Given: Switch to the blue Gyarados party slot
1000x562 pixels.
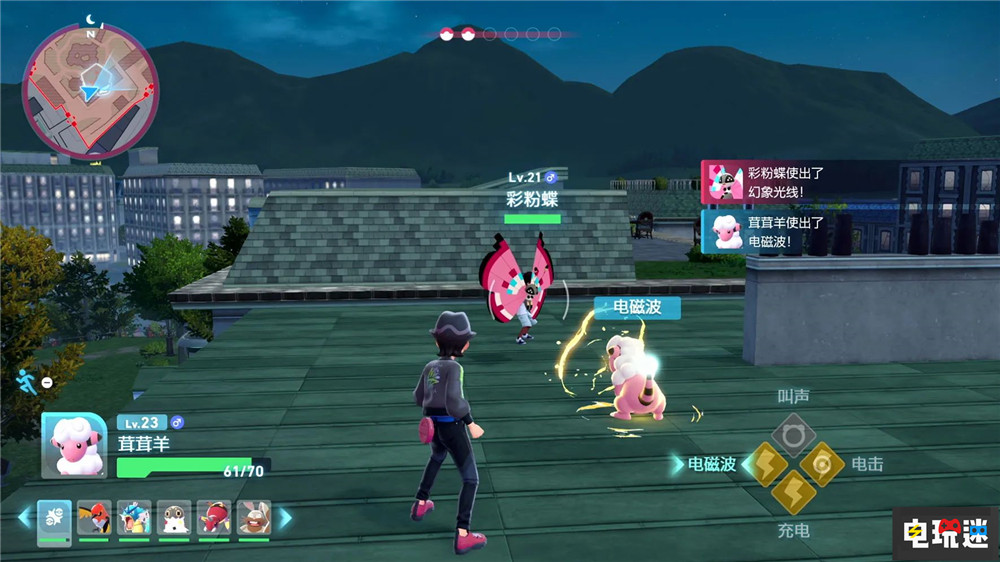Looking at the screenshot, I should click(134, 518).
